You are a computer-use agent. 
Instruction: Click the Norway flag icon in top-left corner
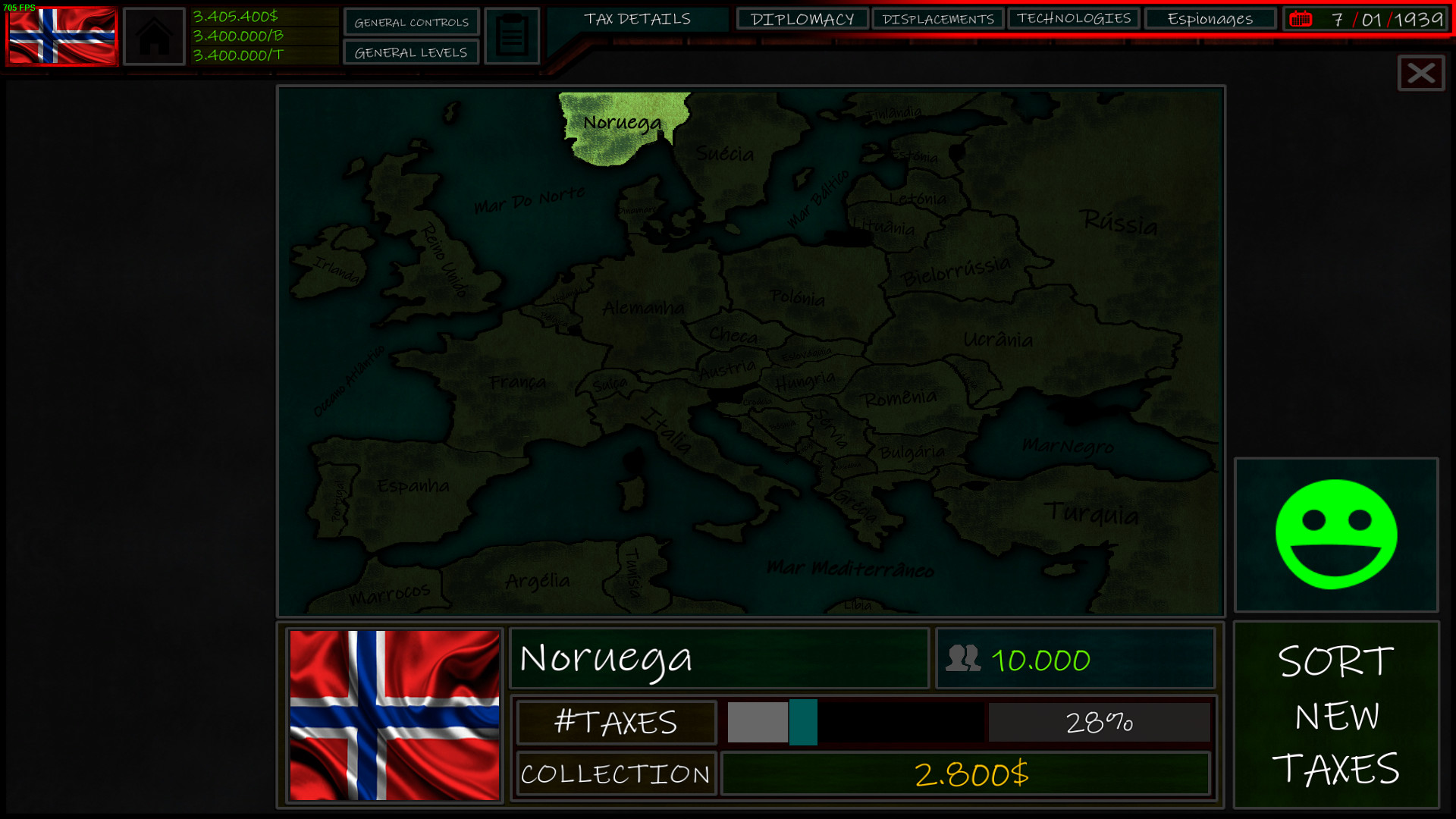[x=61, y=35]
